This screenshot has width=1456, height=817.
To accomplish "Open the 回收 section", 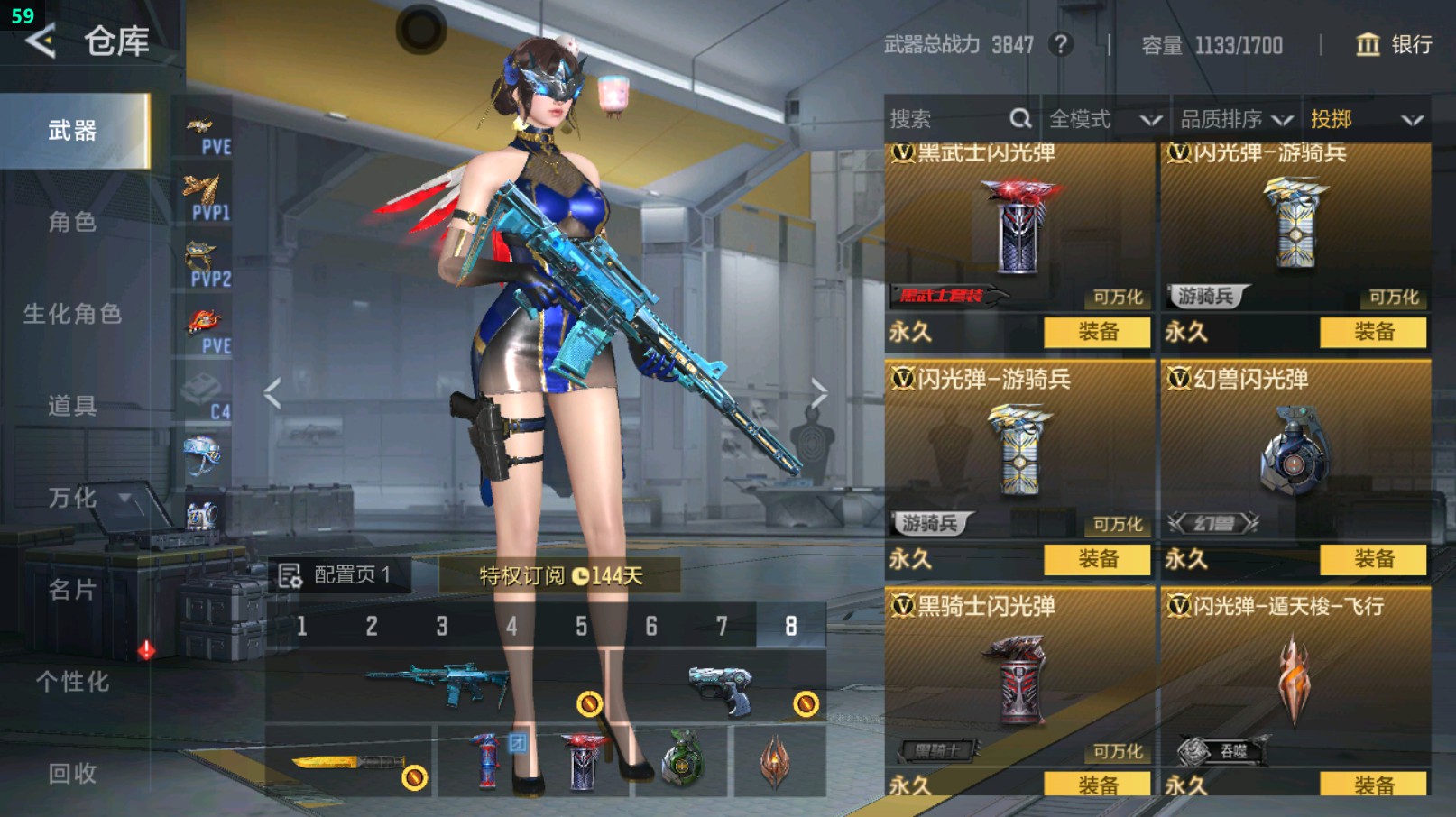I will tap(72, 774).
